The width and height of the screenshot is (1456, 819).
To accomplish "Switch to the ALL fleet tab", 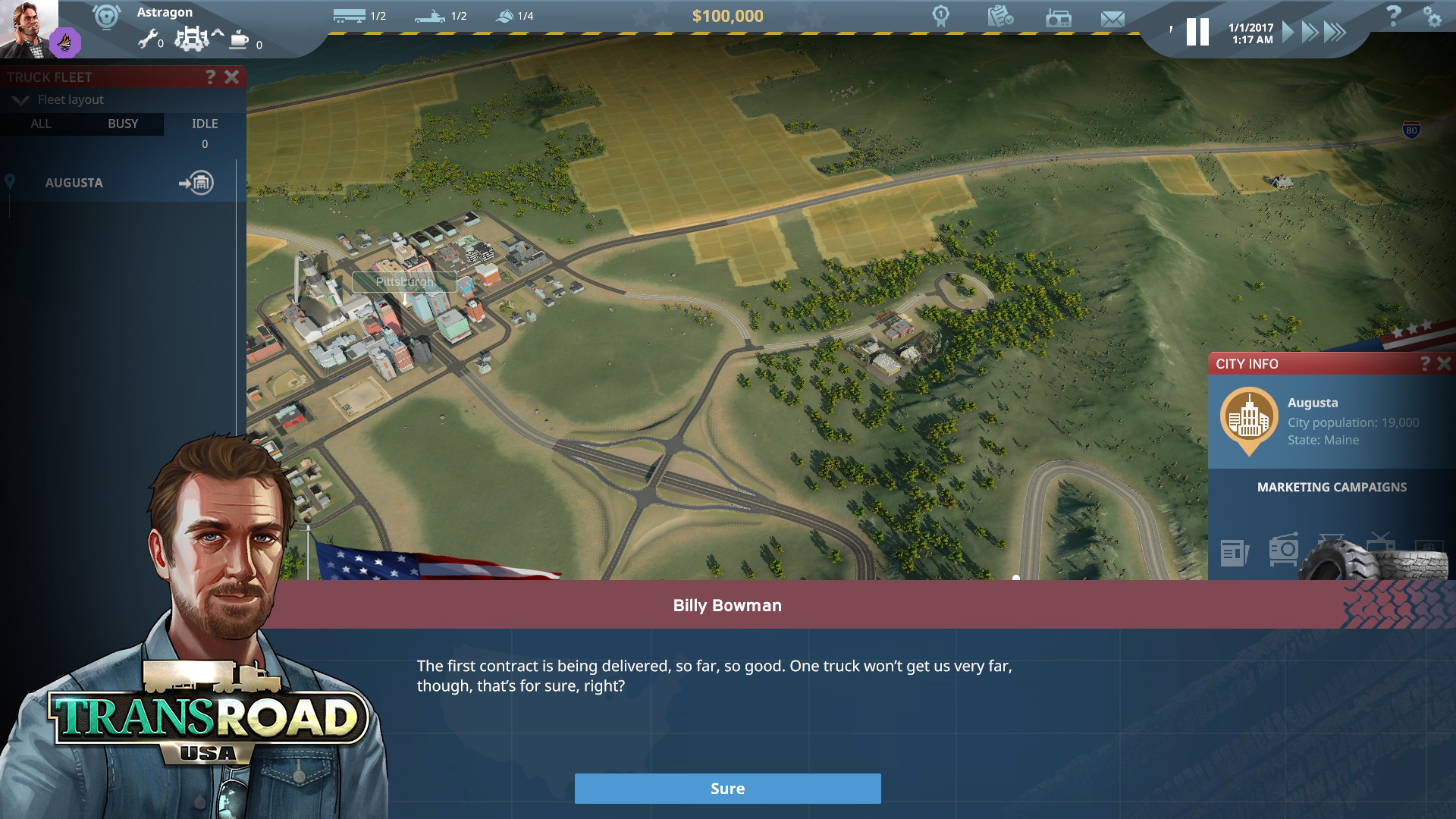I will (41, 124).
